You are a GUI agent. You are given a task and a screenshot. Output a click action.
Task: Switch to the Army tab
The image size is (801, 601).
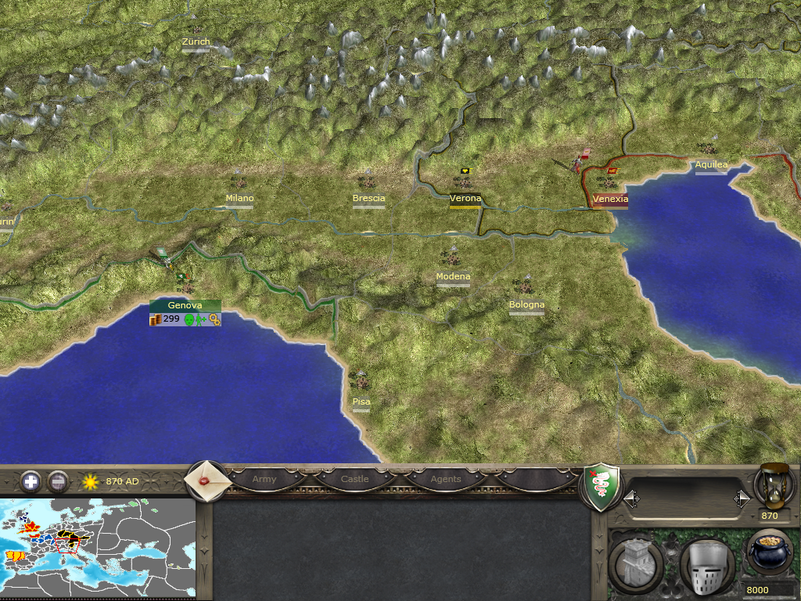pos(264,479)
